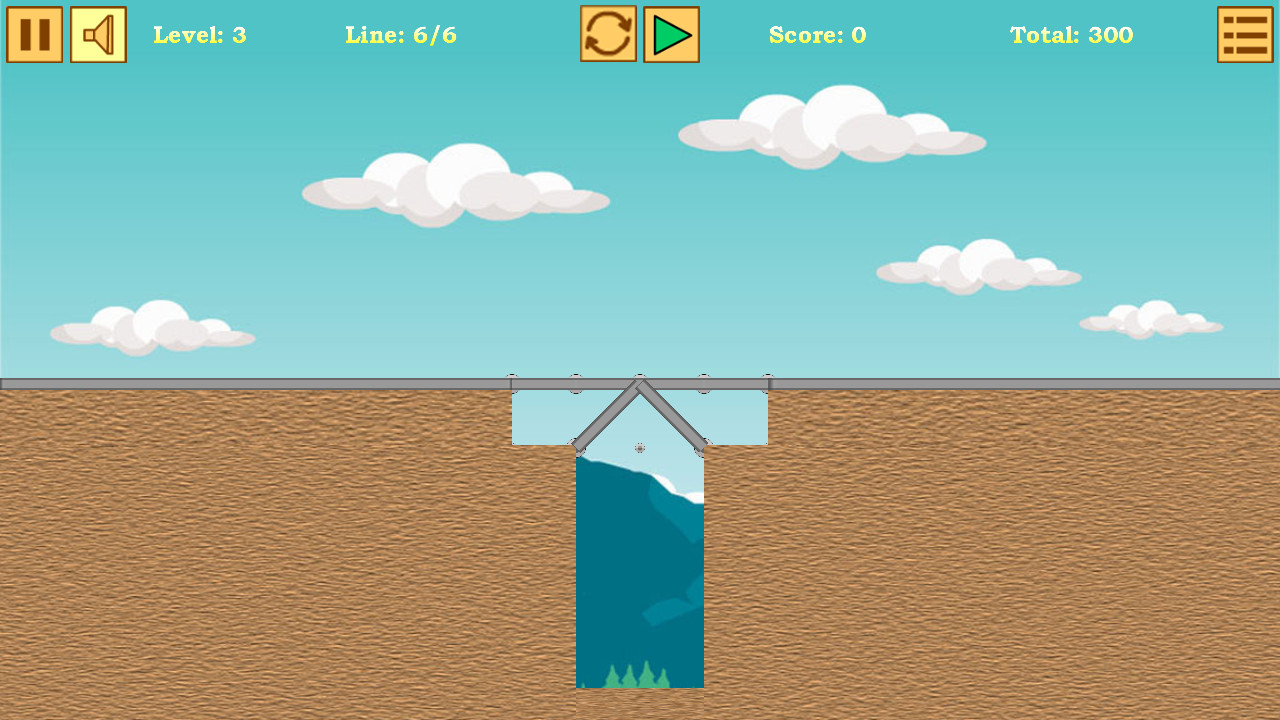The height and width of the screenshot is (720, 1280).
Task: Click the Total: 300 display
Action: pyautogui.click(x=1071, y=36)
